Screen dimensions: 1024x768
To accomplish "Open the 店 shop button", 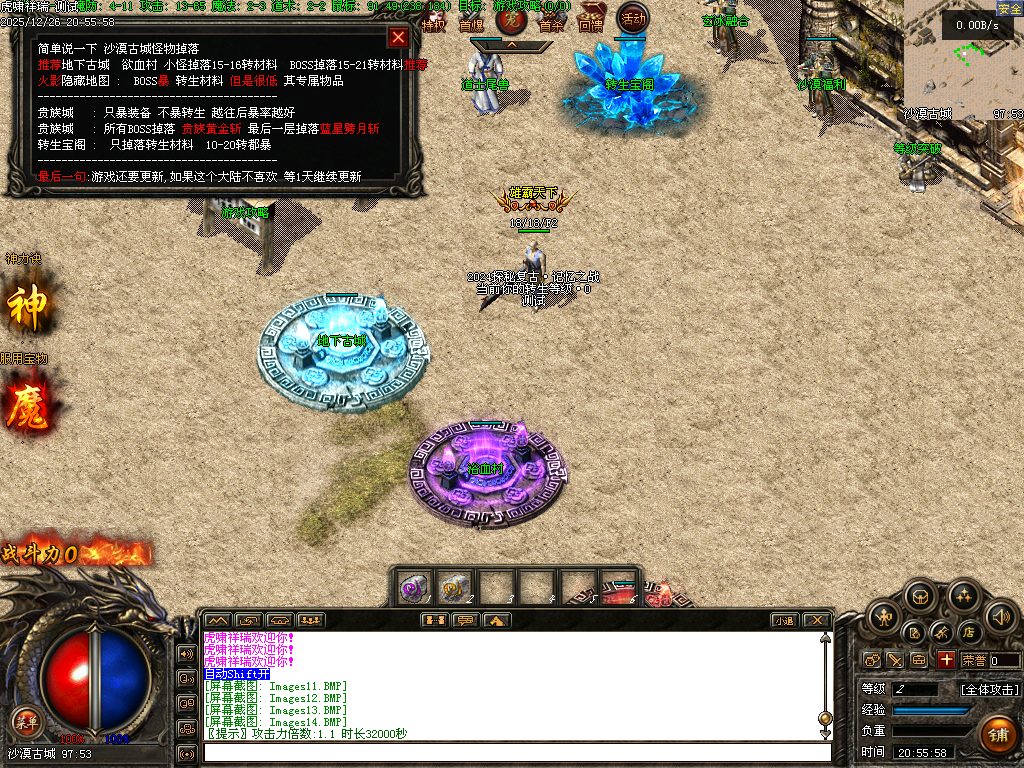I will [x=968, y=632].
